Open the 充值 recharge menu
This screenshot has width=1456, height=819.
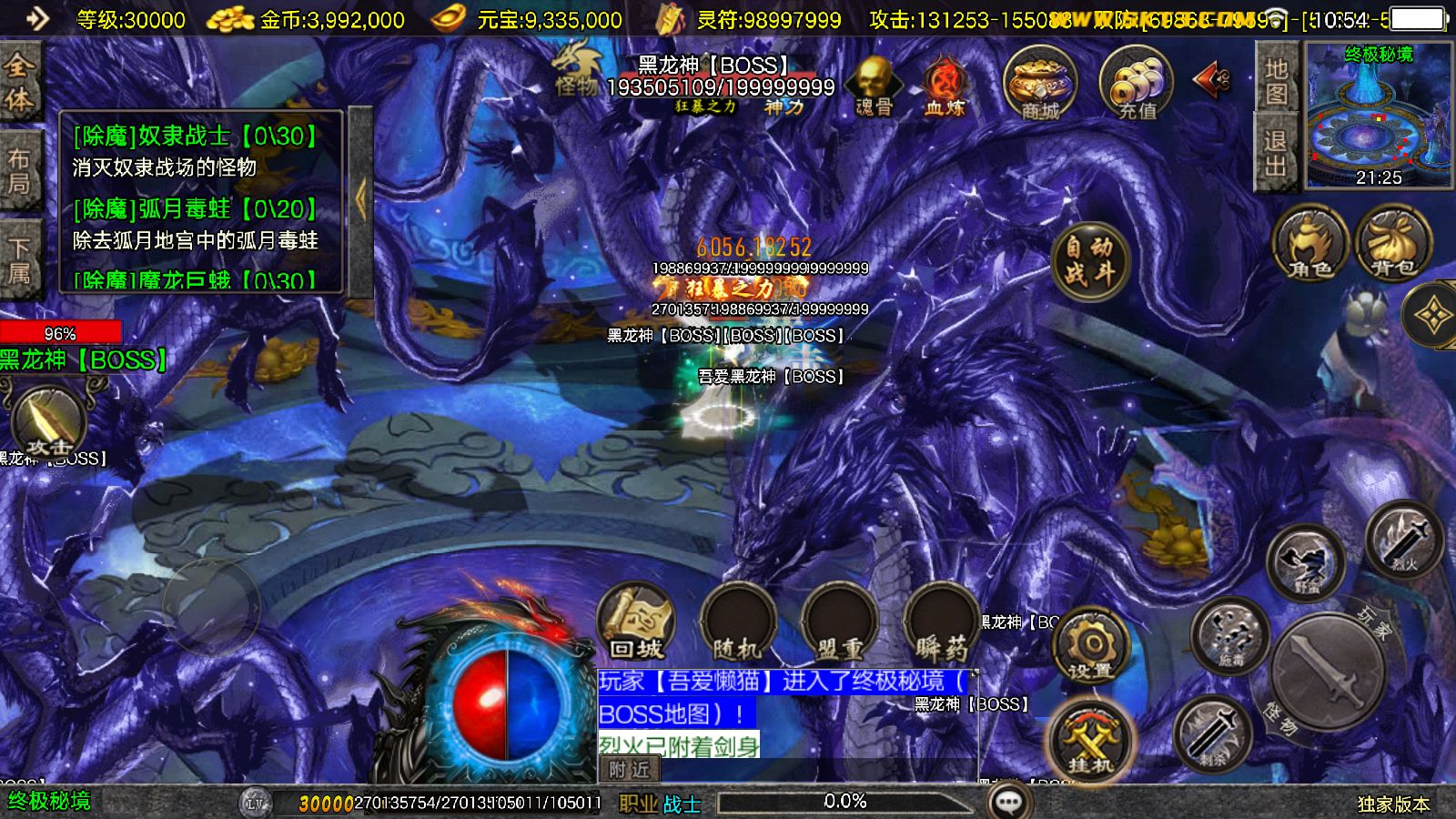pos(1136,84)
